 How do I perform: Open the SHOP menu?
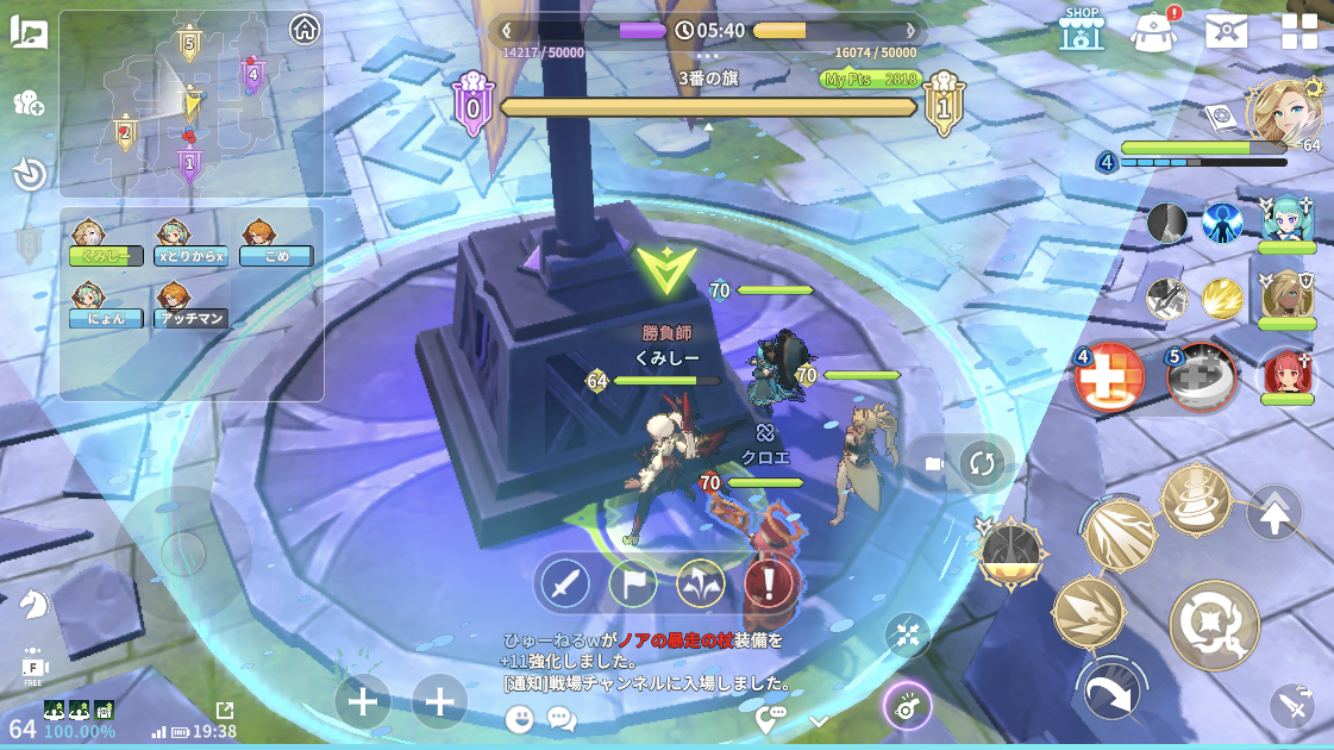[1081, 29]
